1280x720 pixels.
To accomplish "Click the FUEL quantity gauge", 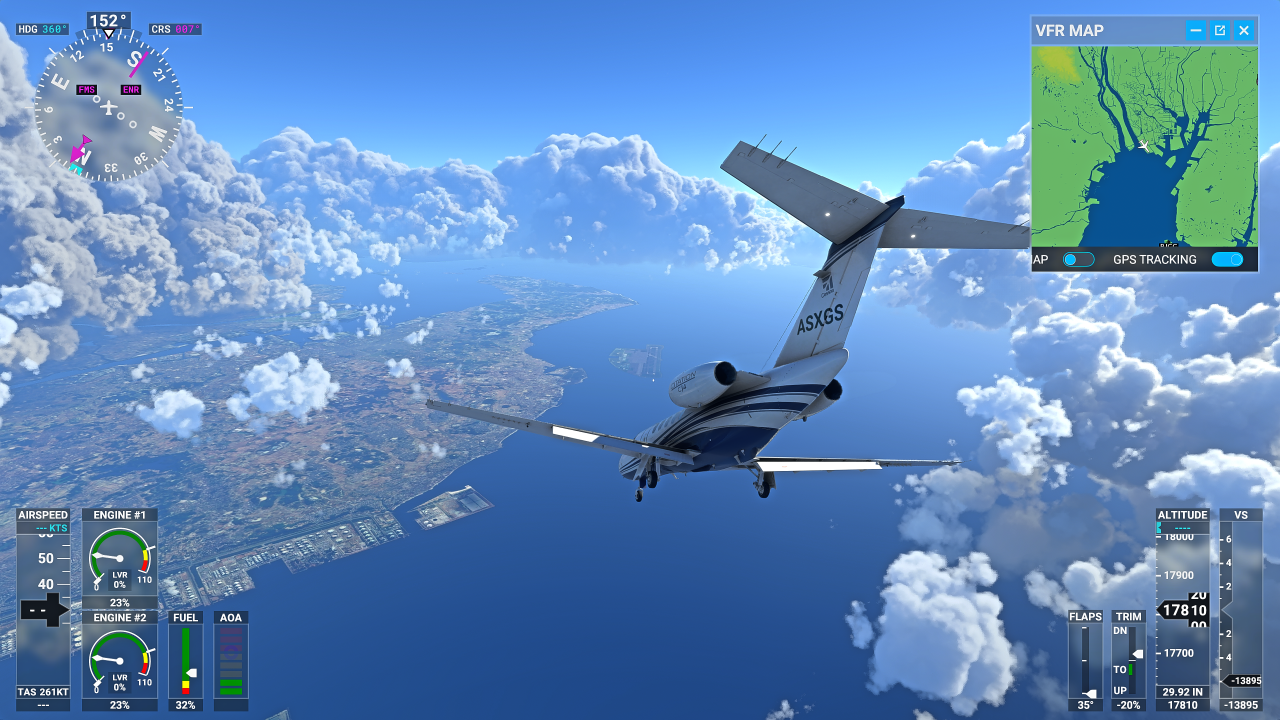I will click(185, 660).
